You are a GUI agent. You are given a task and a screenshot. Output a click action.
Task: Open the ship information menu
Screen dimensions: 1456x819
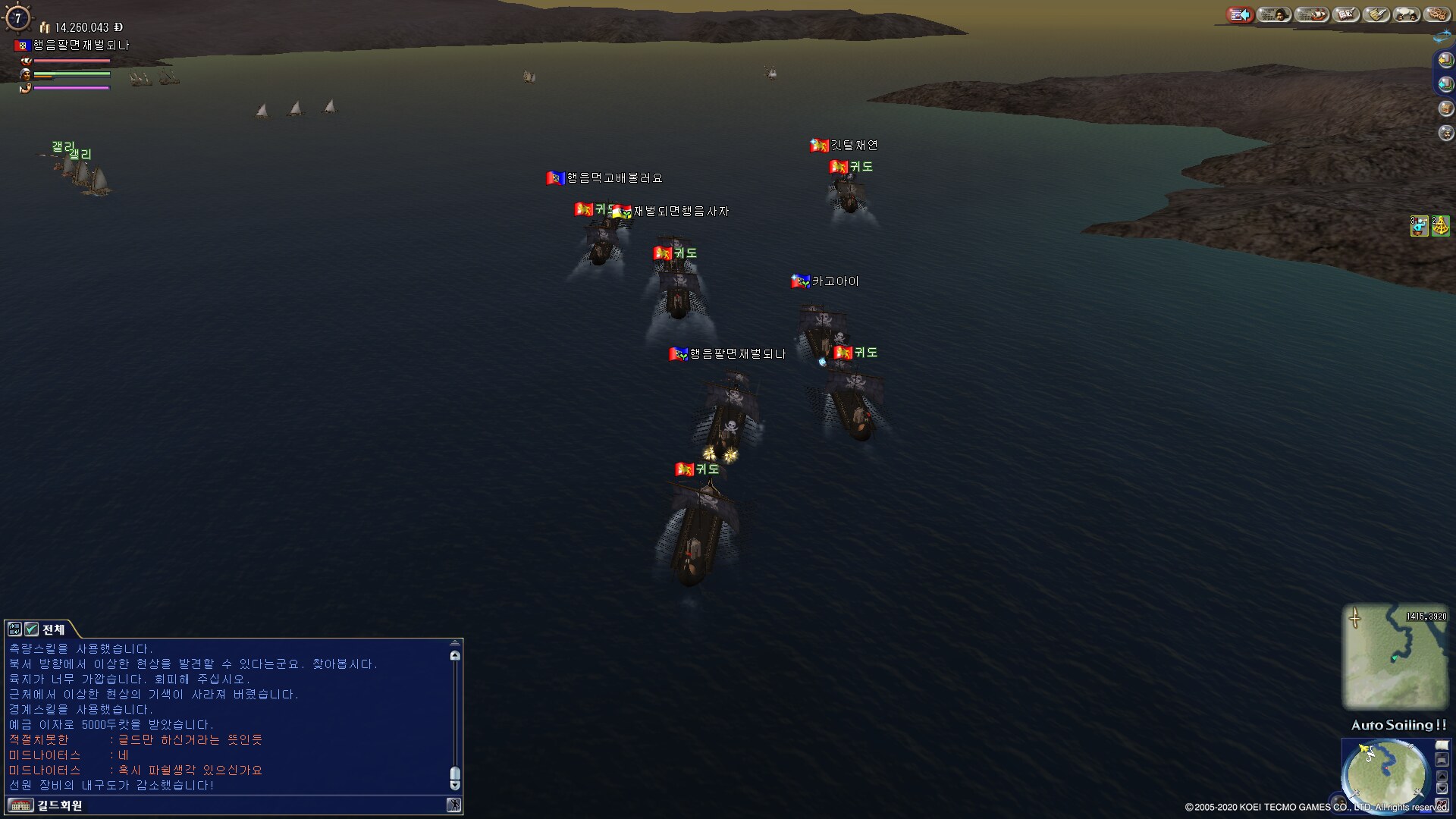click(x=1313, y=14)
